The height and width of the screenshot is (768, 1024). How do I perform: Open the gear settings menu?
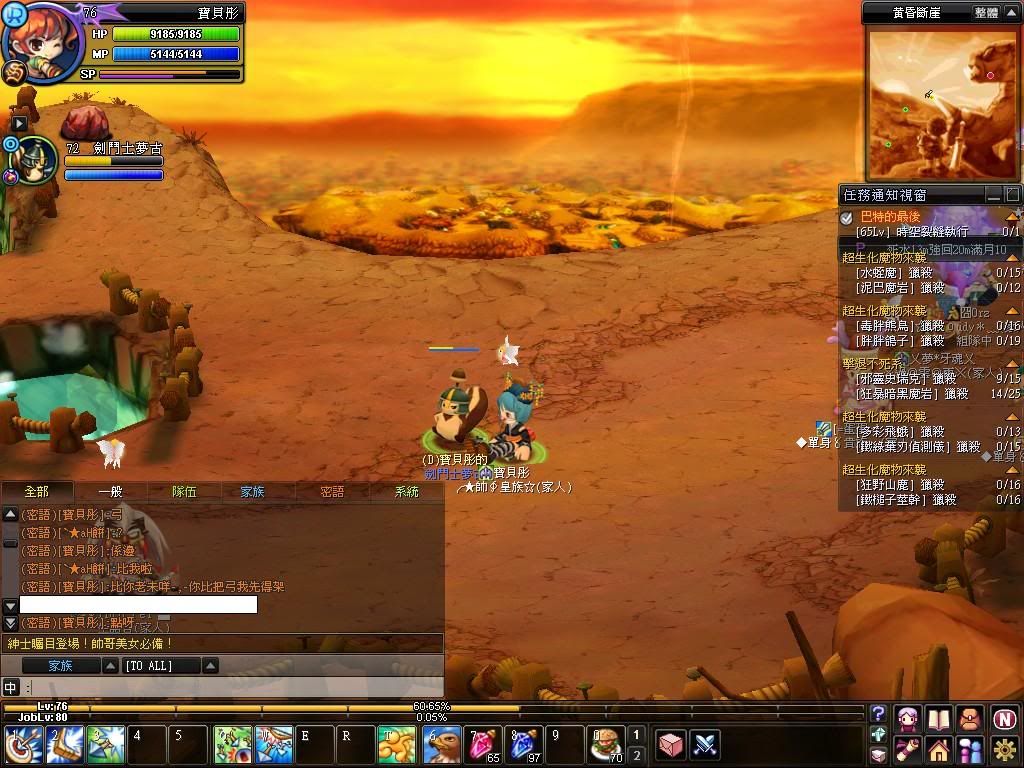pos(1005,748)
